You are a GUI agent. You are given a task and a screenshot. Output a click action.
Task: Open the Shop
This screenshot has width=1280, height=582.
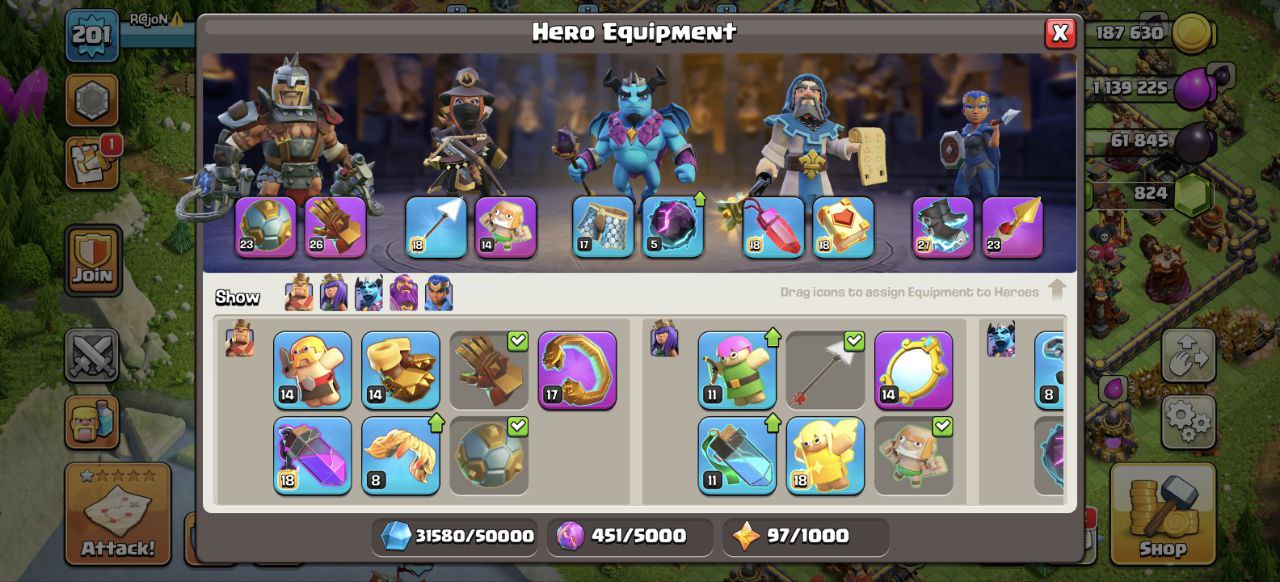1163,513
